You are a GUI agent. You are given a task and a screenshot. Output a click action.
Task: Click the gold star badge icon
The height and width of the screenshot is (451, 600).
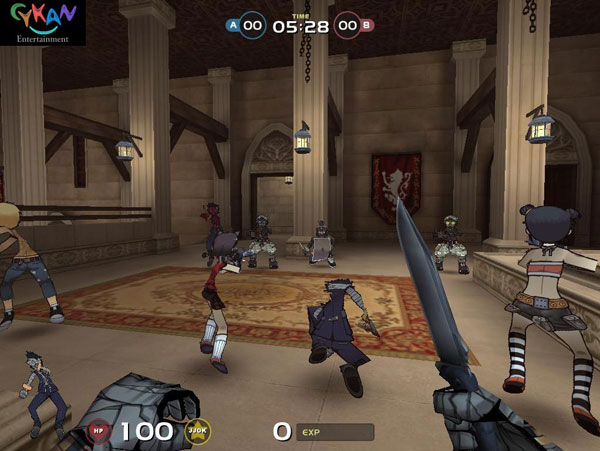point(197,431)
